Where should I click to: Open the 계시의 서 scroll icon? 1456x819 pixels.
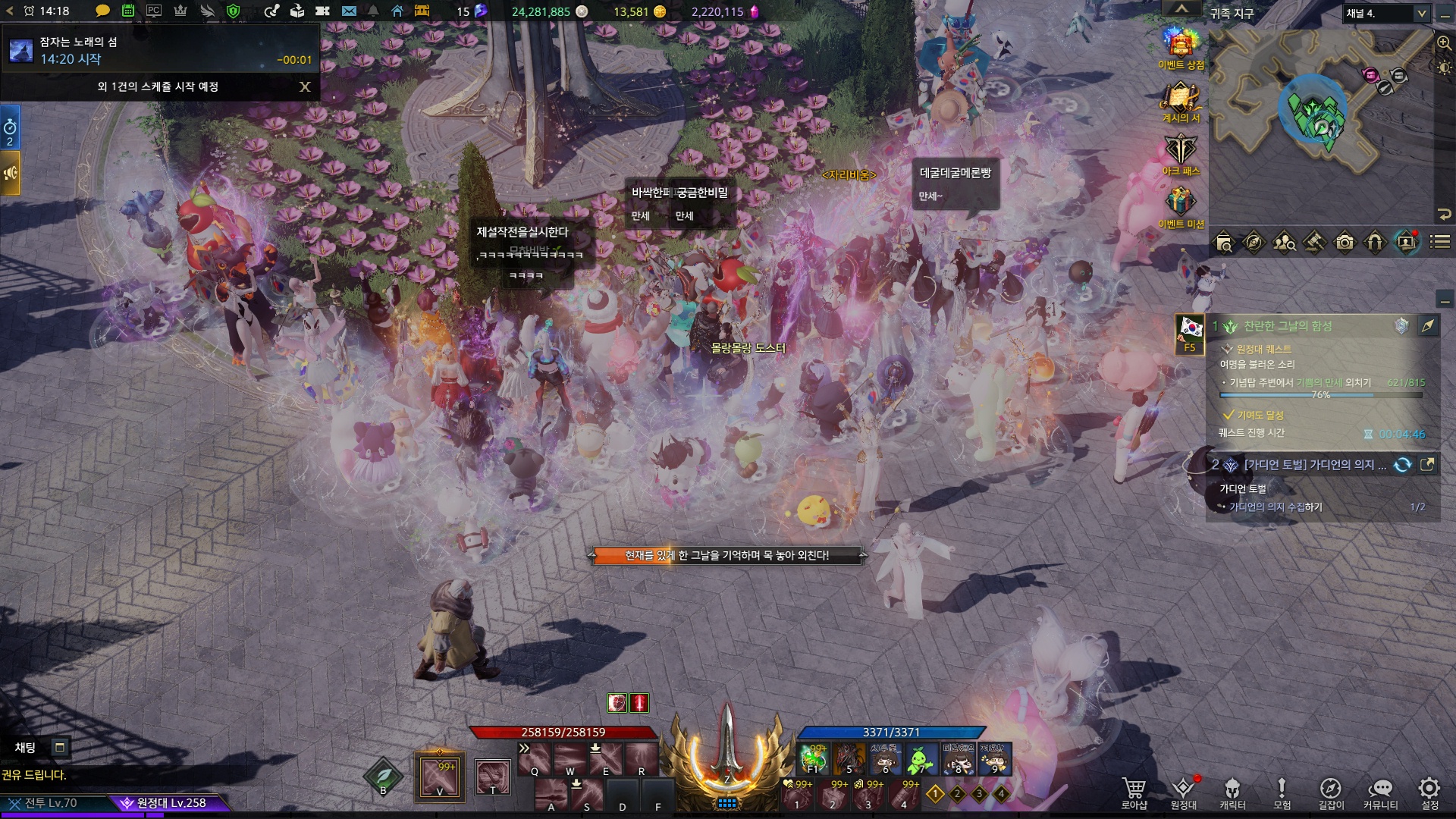[1181, 97]
